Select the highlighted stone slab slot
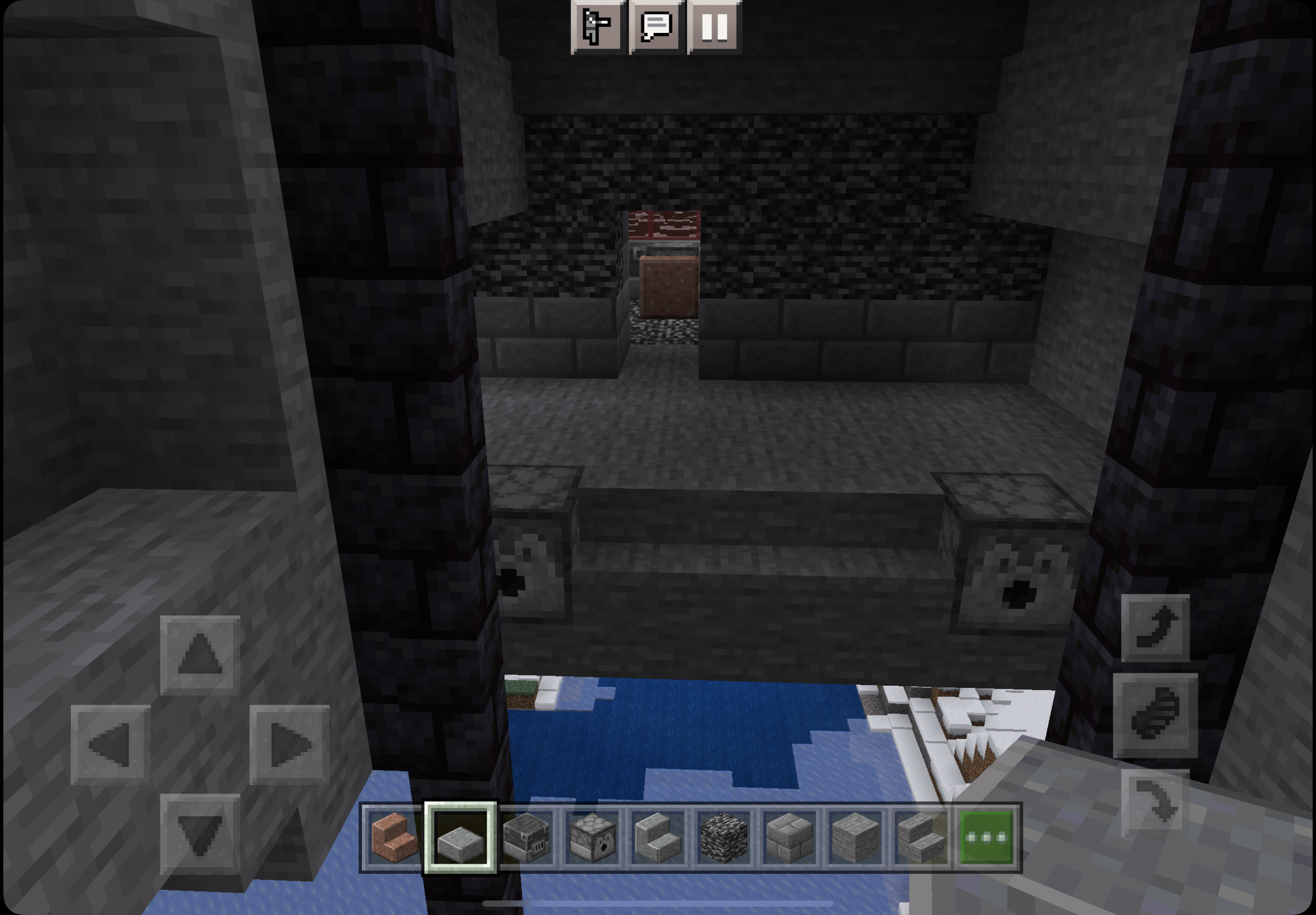The width and height of the screenshot is (1316, 915). pyautogui.click(x=460, y=837)
